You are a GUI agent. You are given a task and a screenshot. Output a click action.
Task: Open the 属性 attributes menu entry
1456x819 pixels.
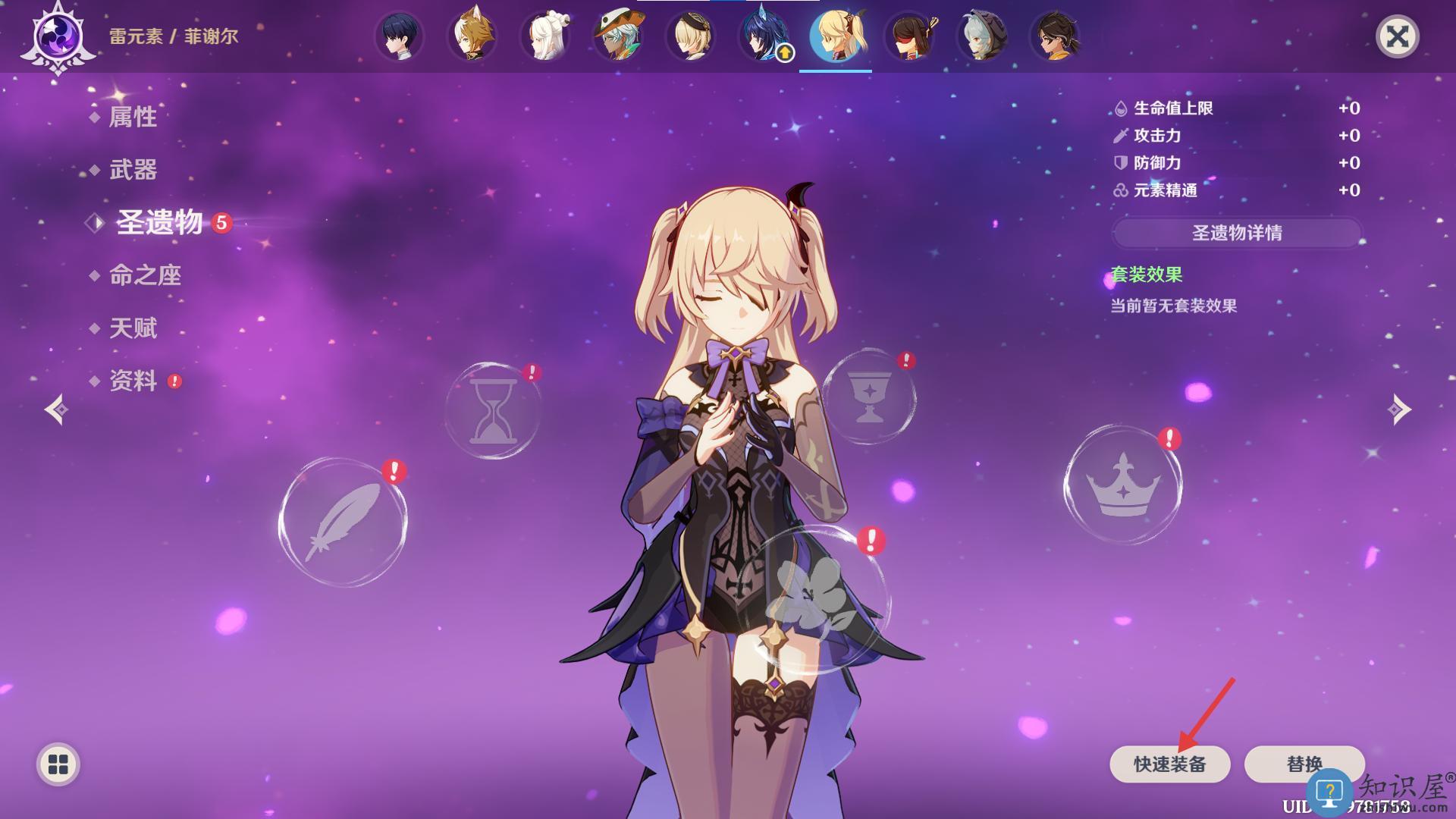point(133,117)
